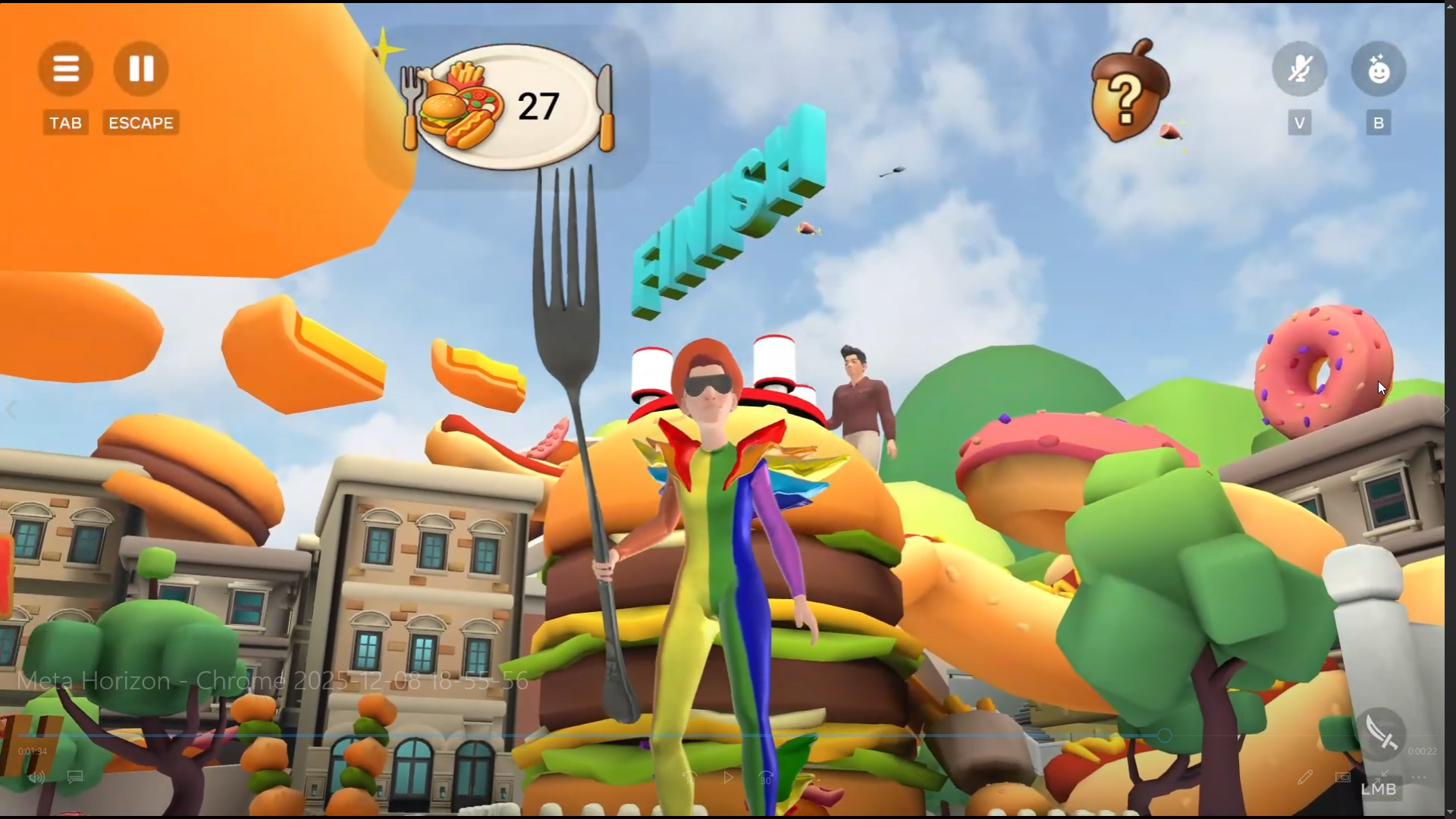Open the hamburger main menu

click(66, 69)
